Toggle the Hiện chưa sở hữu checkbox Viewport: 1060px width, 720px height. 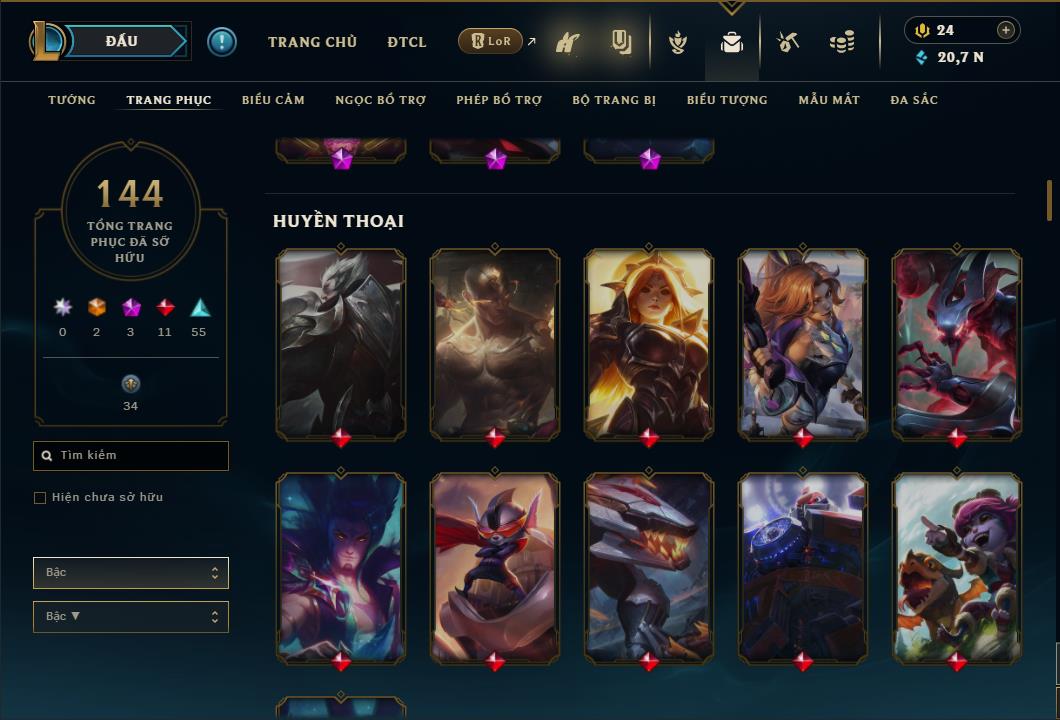[x=40, y=498]
